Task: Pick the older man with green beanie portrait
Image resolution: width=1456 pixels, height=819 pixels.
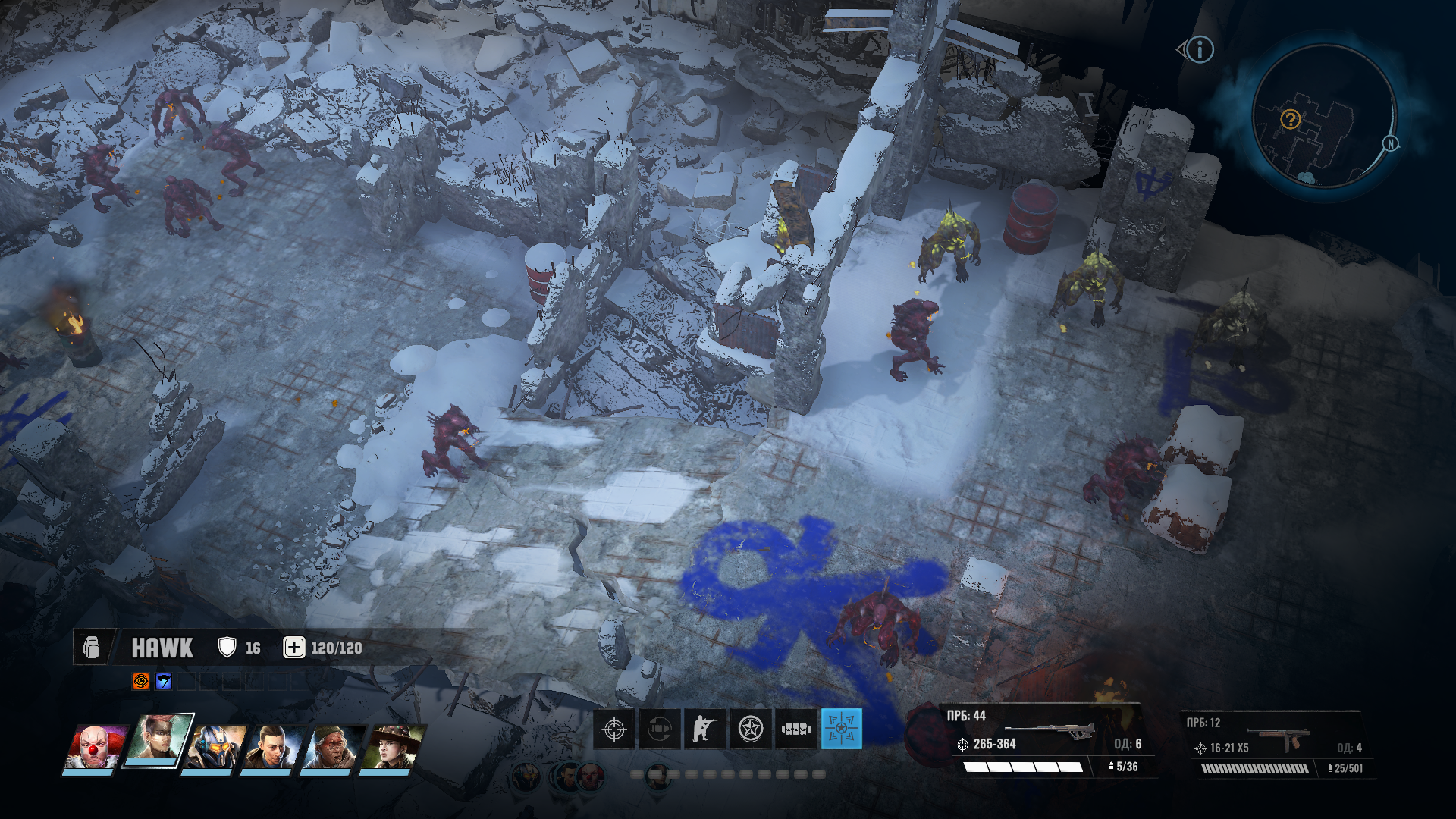Action: click(x=331, y=747)
